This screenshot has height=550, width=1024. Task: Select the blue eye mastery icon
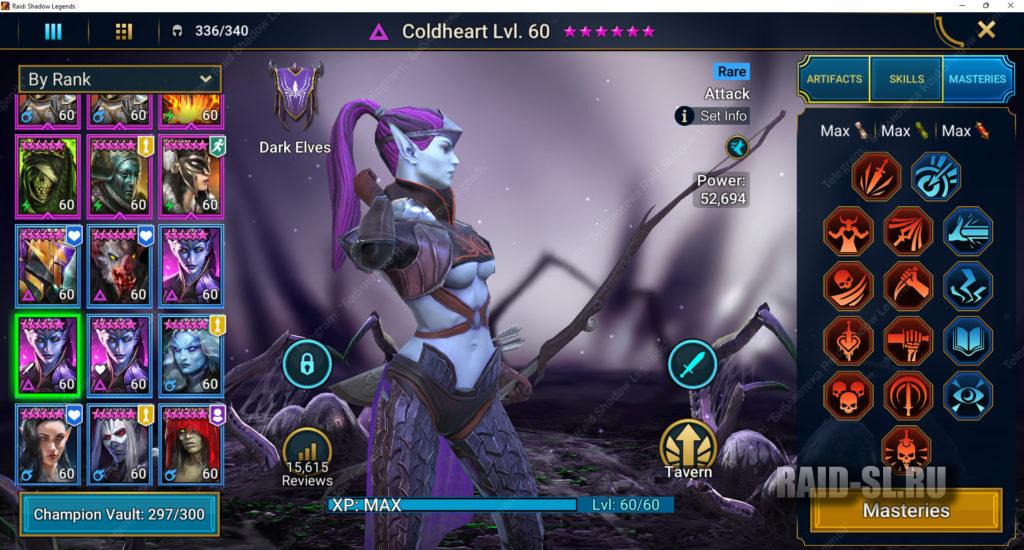click(967, 395)
